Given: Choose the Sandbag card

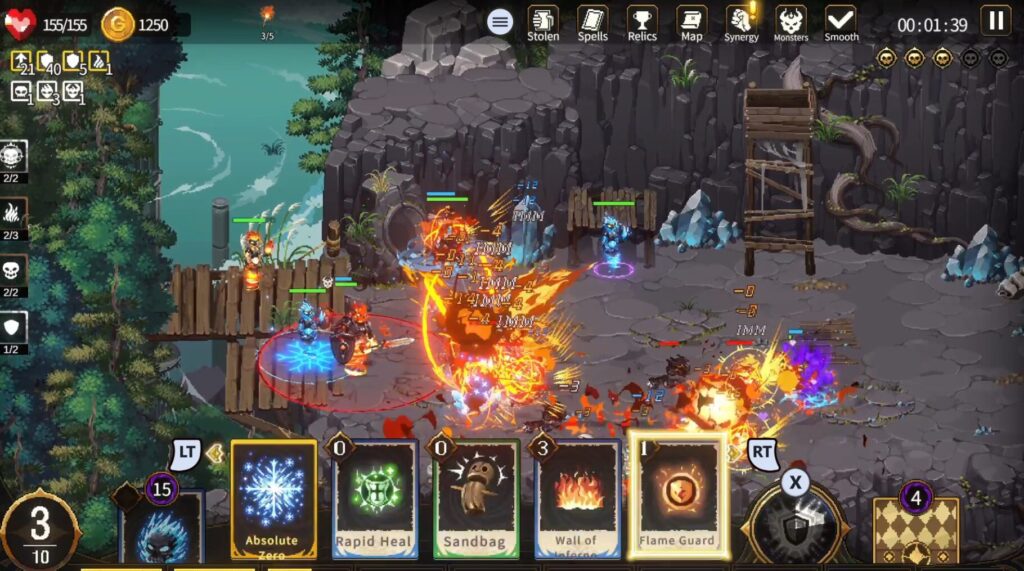Looking at the screenshot, I should click(x=476, y=498).
